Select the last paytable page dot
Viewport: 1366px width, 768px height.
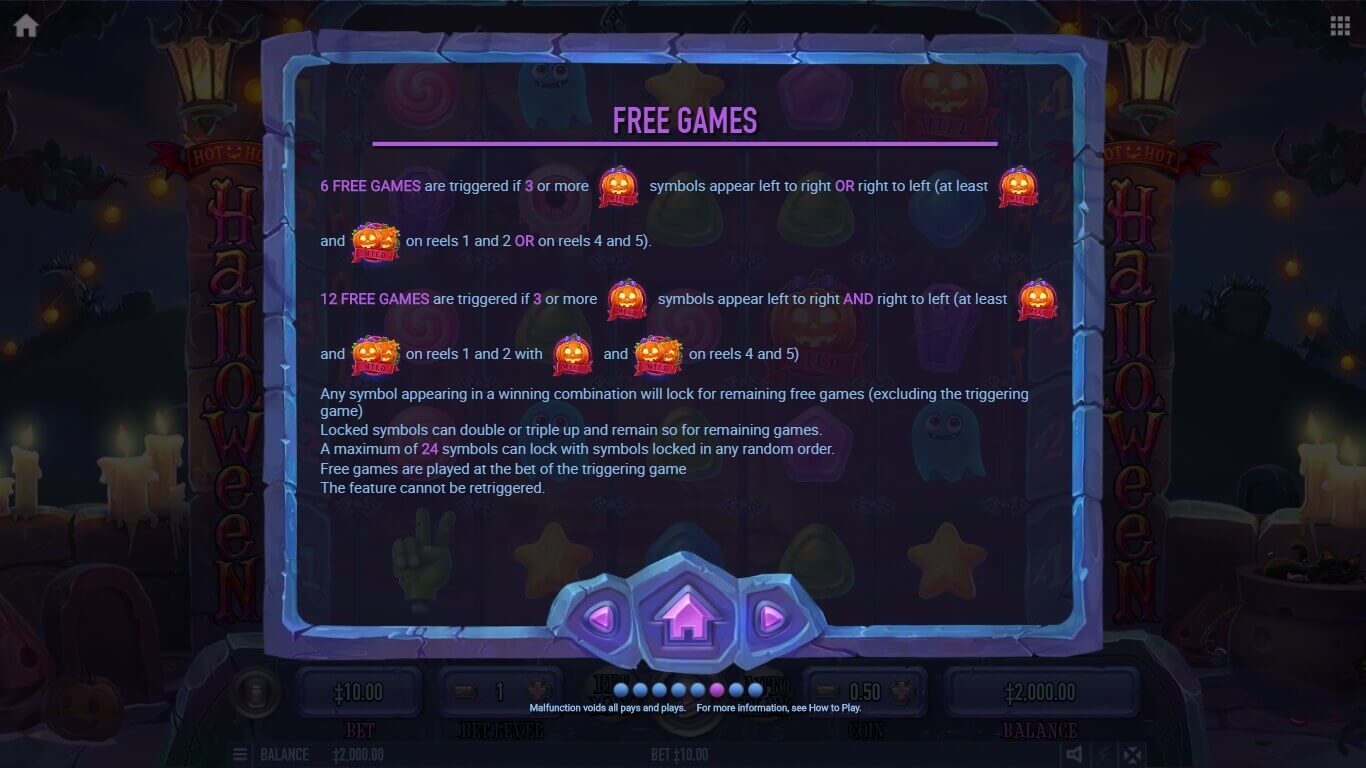click(x=755, y=690)
